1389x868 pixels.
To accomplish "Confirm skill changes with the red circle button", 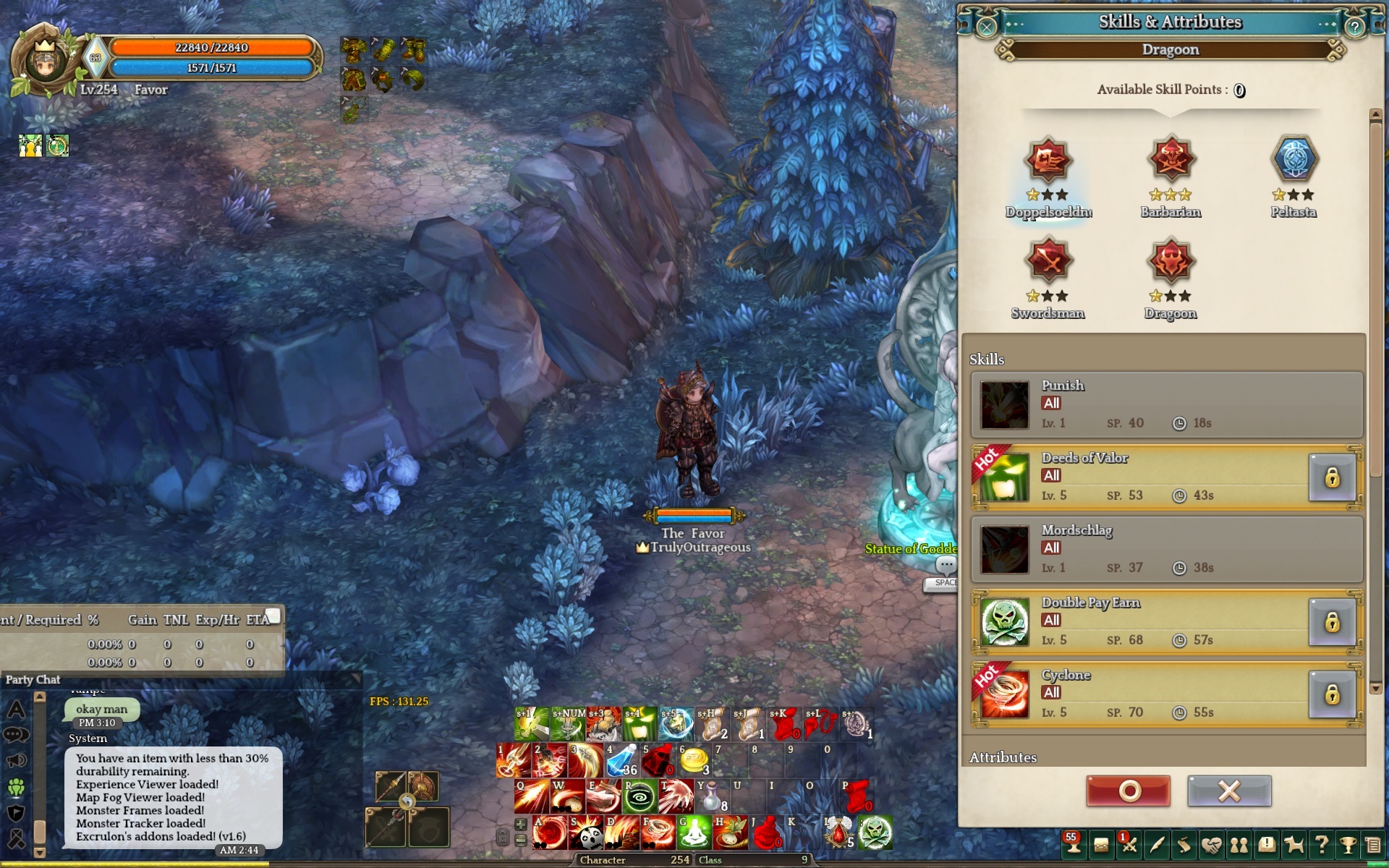I will tap(1128, 791).
